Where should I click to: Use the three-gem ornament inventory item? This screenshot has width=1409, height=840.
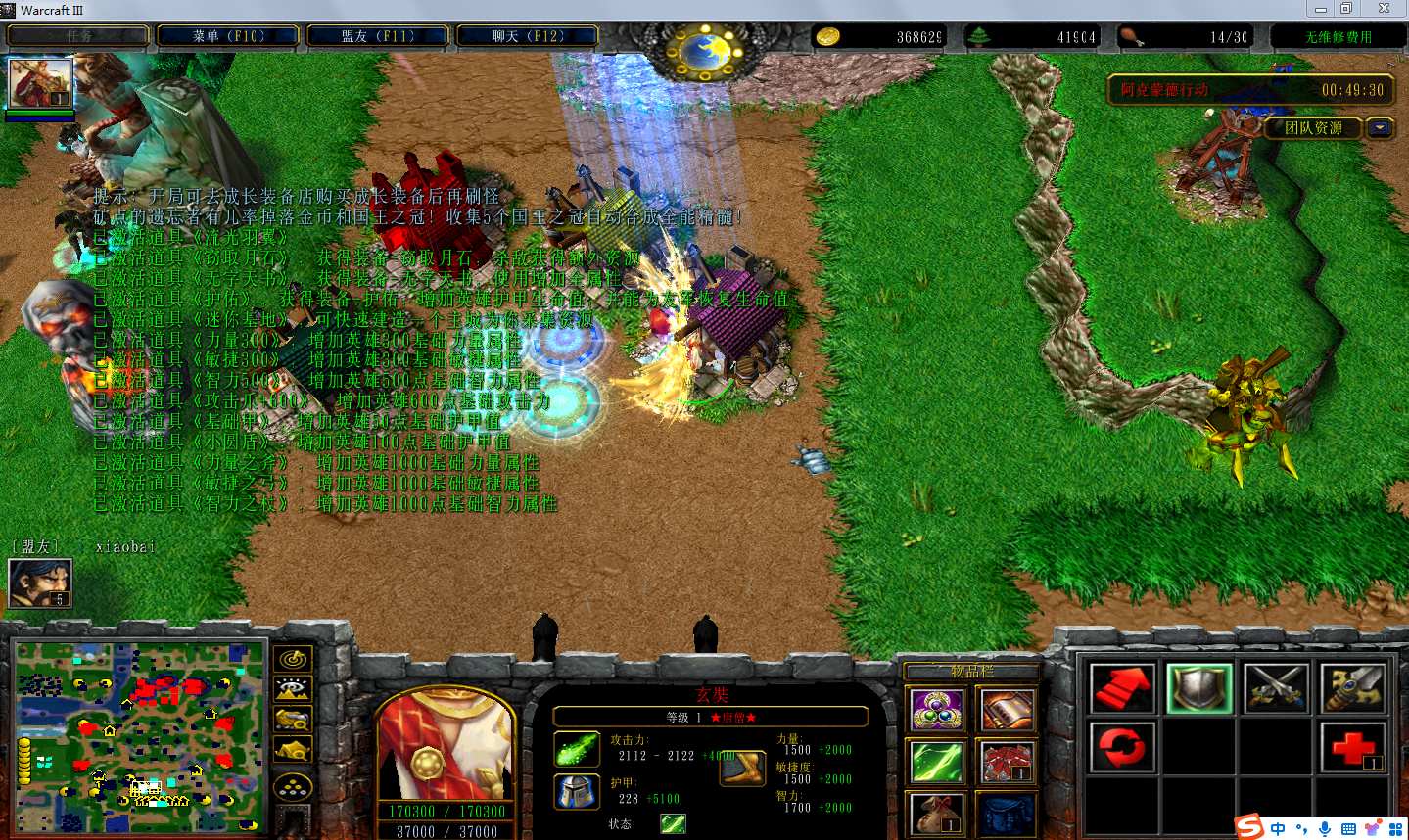coord(937,710)
